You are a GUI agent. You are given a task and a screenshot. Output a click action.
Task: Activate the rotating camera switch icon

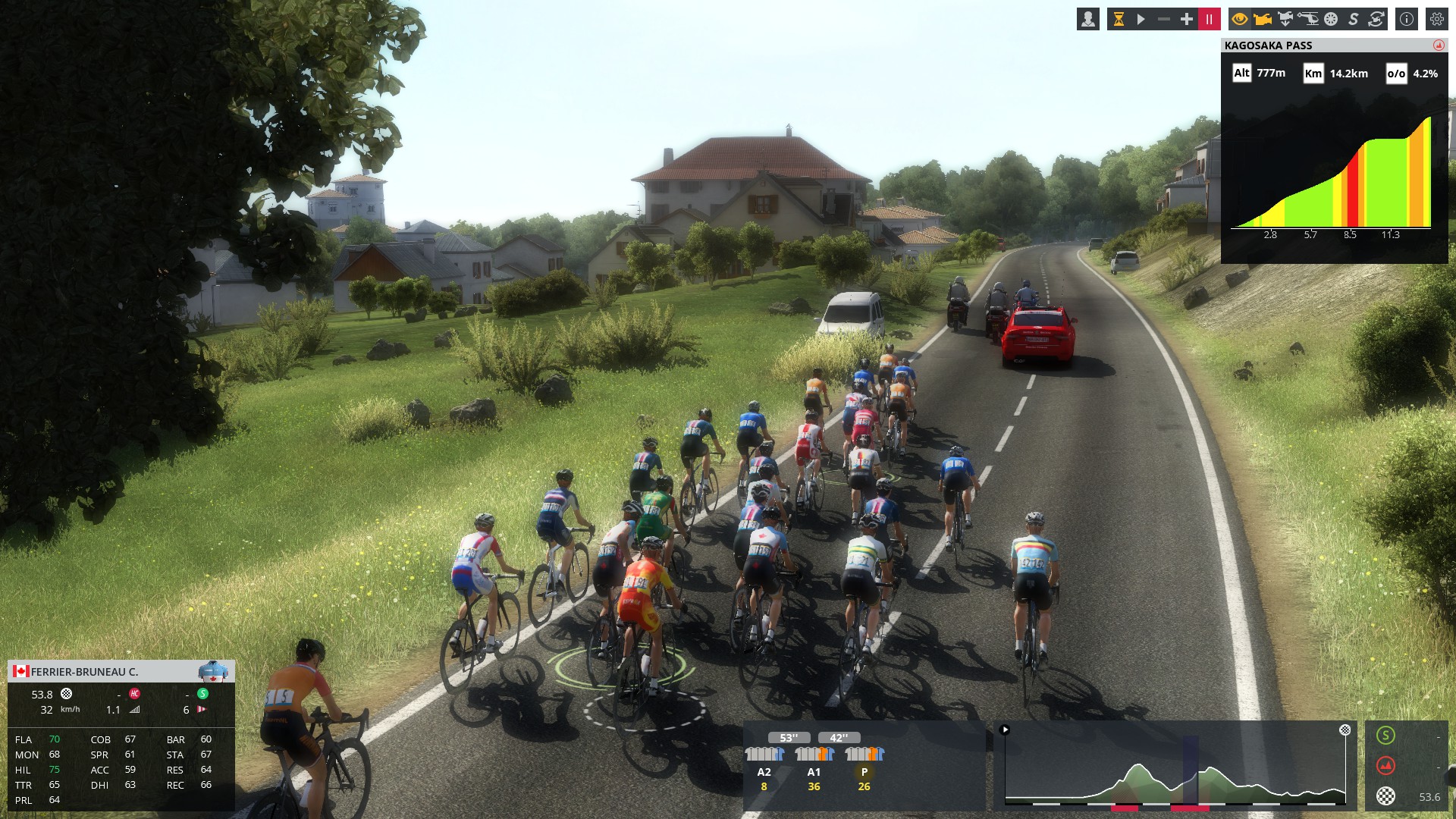(x=1376, y=20)
